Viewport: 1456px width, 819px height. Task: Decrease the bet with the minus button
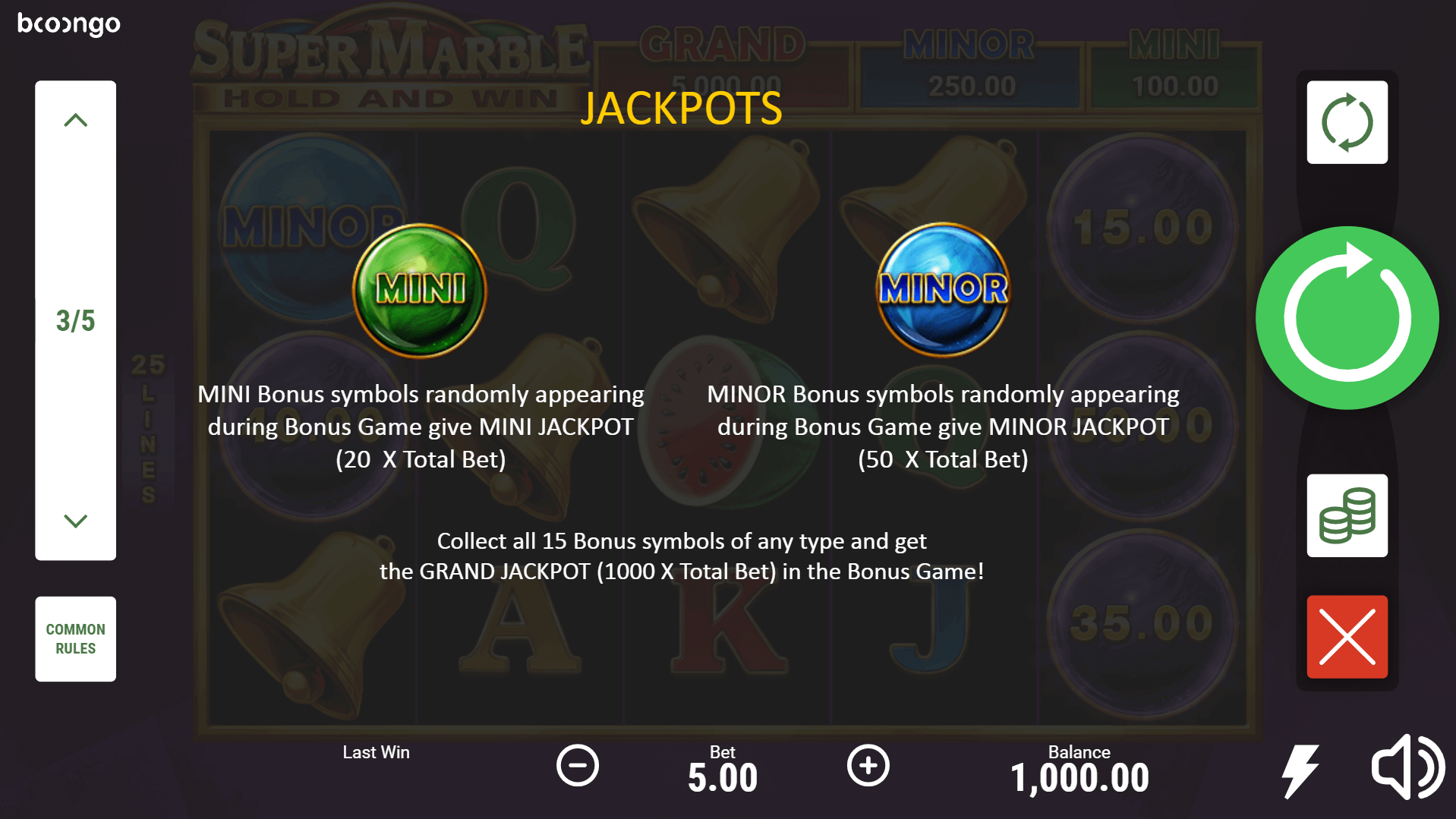point(578,765)
